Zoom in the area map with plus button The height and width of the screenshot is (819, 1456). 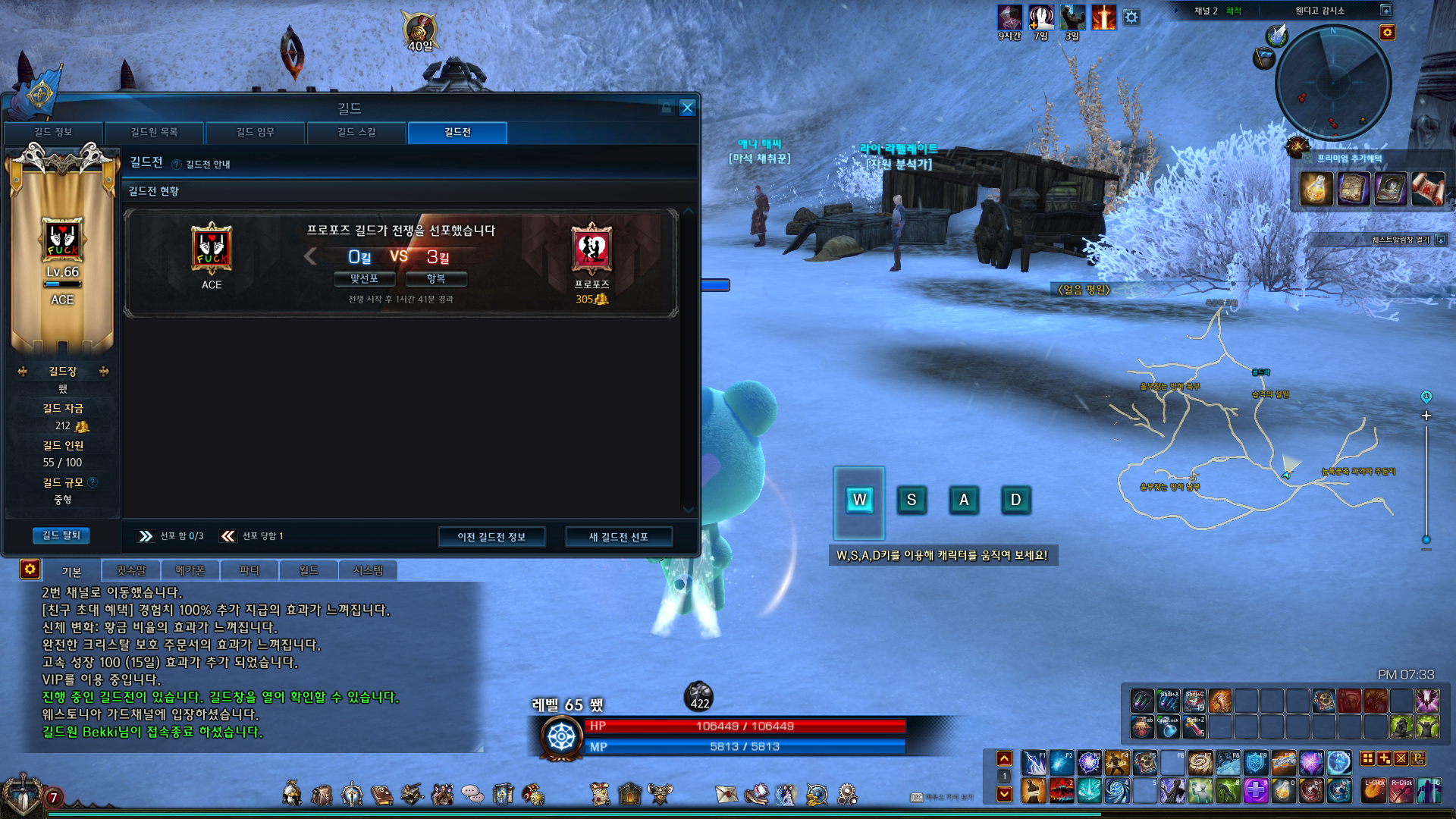pyautogui.click(x=1426, y=416)
